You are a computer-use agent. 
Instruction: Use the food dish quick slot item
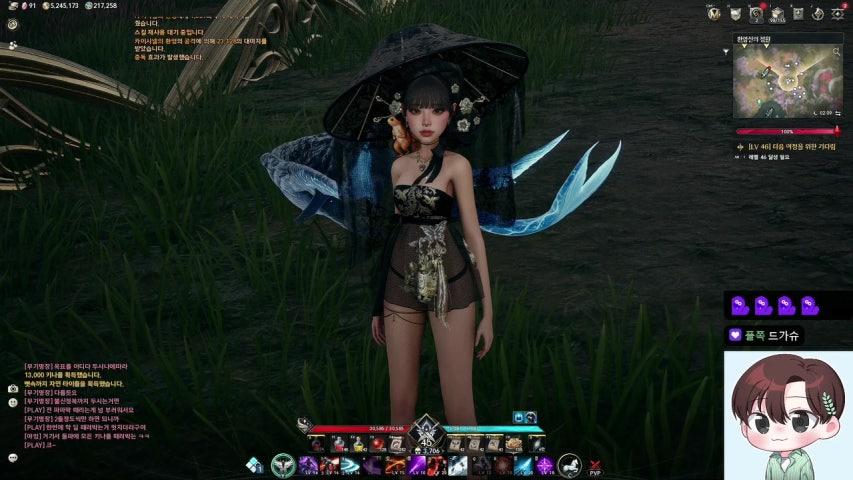click(514, 444)
